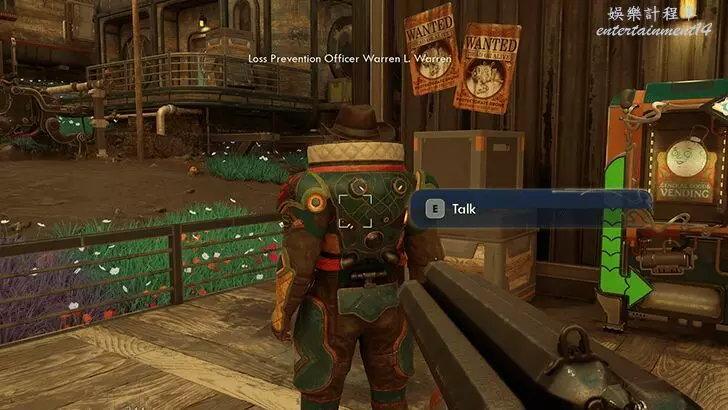Choose the Talk interaction option
Viewport: 728px width, 410px height.
tap(463, 209)
